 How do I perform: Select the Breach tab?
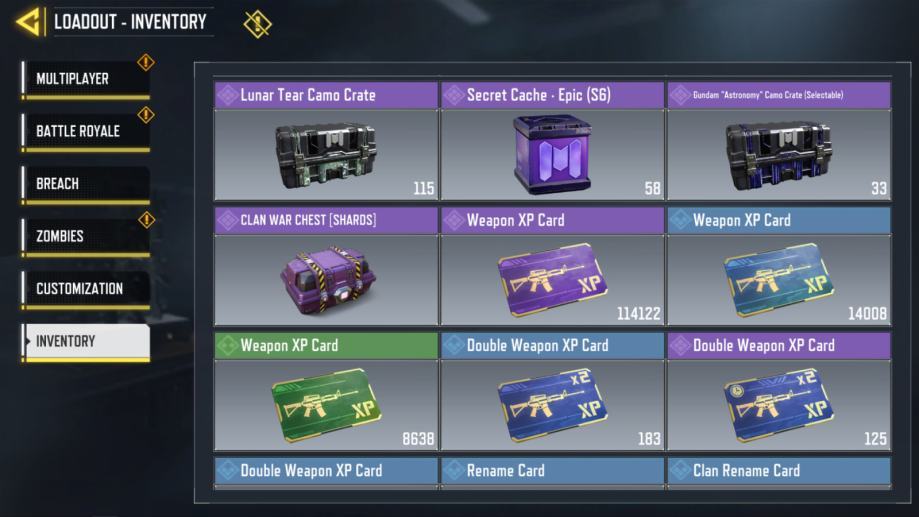click(x=85, y=184)
